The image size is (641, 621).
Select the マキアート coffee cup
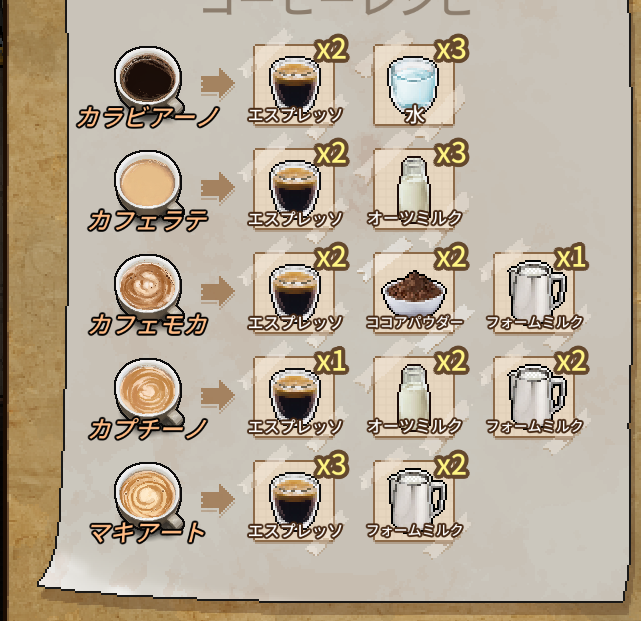pos(149,493)
